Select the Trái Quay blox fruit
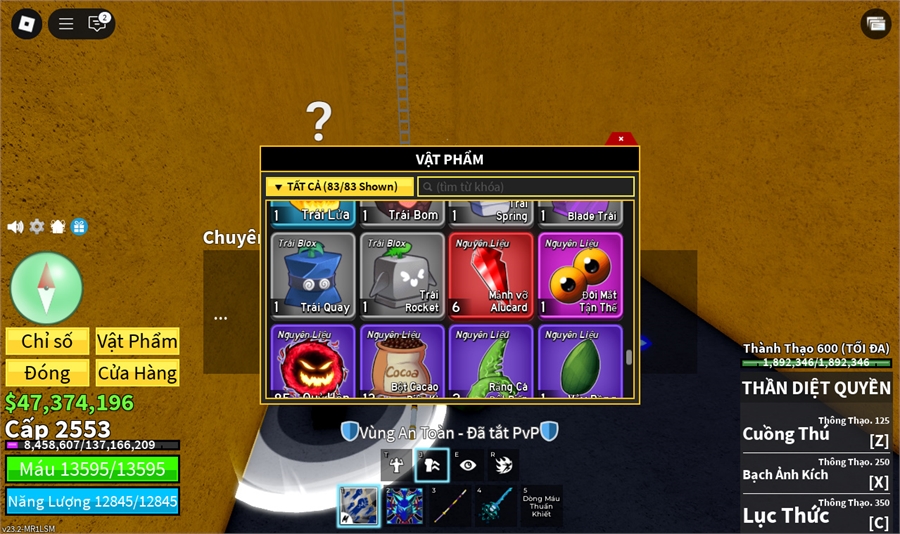Viewport: 900px width, 534px height. 312,275
